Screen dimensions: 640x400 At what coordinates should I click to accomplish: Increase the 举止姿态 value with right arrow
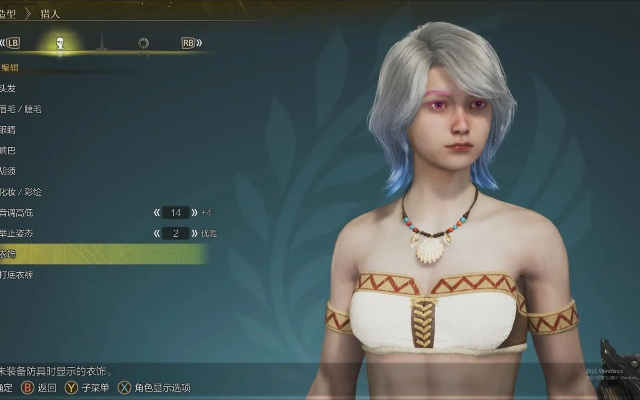[193, 233]
